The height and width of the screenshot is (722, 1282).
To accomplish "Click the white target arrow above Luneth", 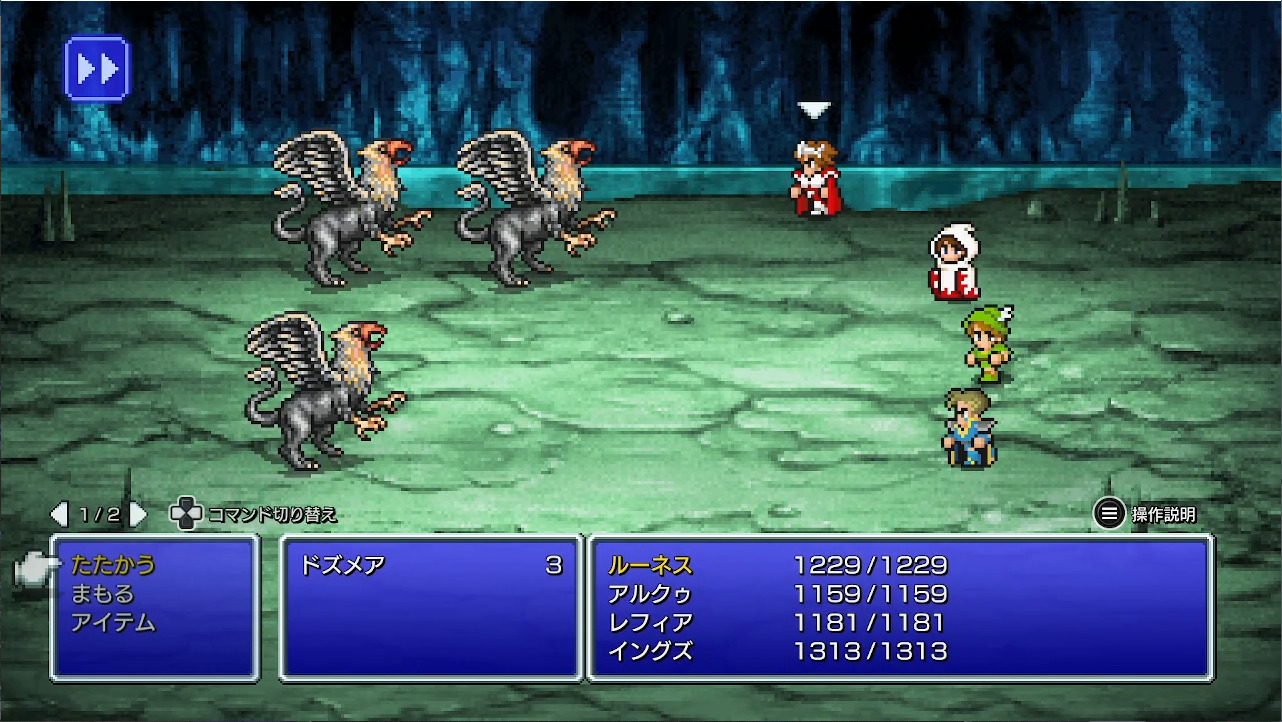I will tap(813, 107).
